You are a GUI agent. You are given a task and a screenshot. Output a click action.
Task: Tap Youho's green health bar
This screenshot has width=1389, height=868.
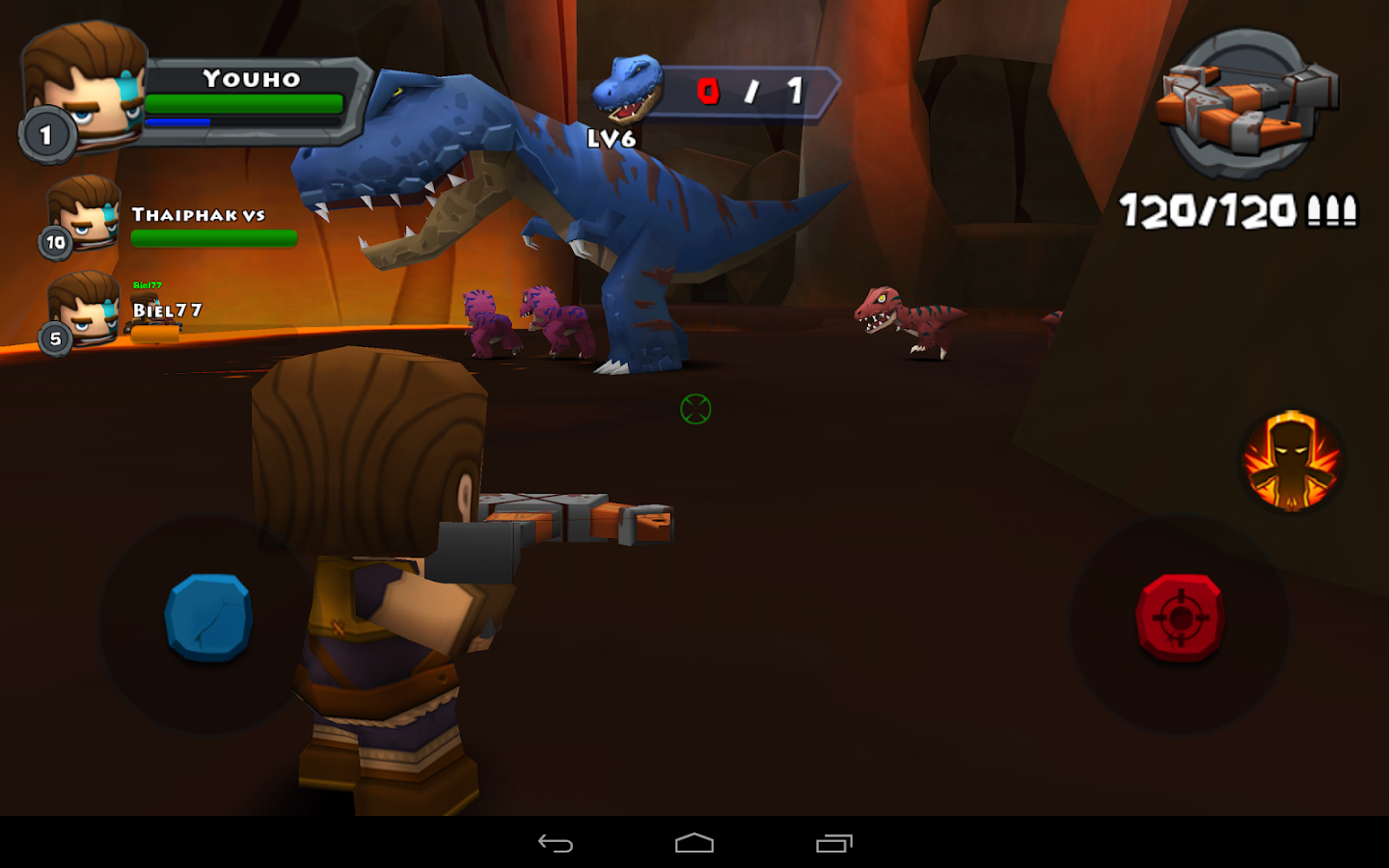tap(246, 104)
